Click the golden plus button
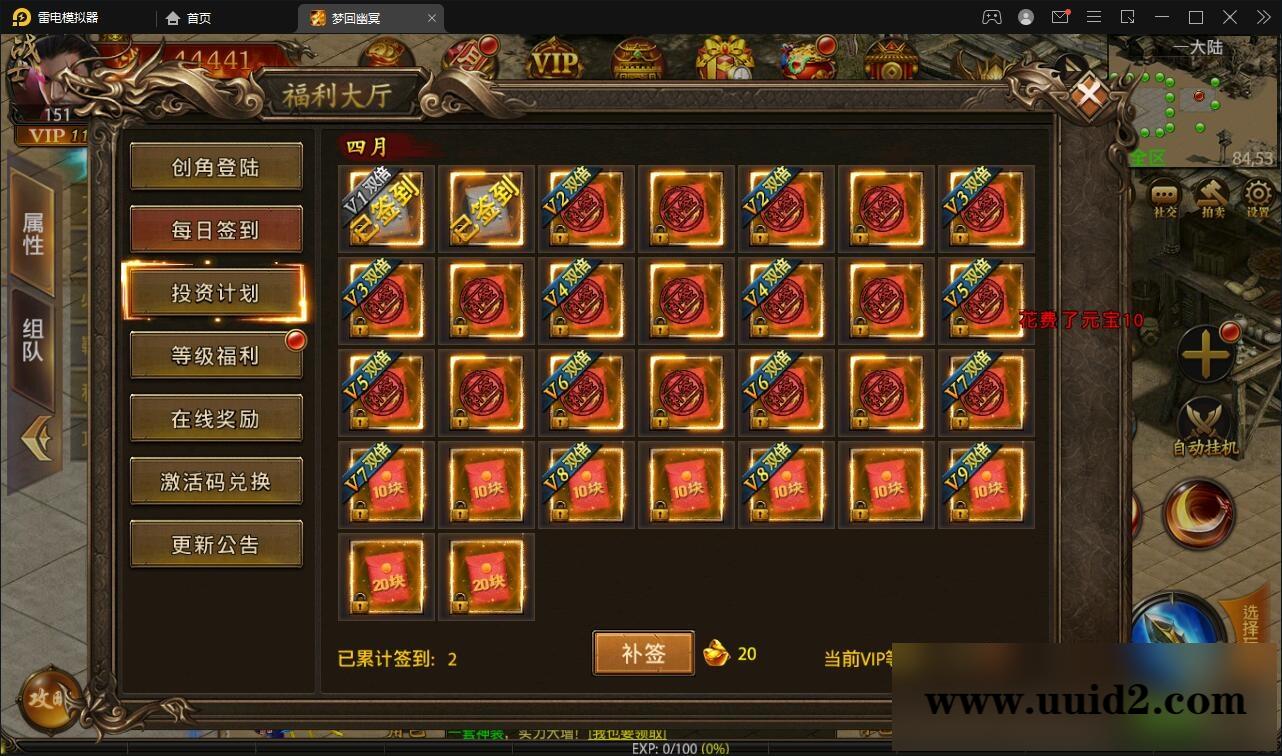 (x=1206, y=355)
